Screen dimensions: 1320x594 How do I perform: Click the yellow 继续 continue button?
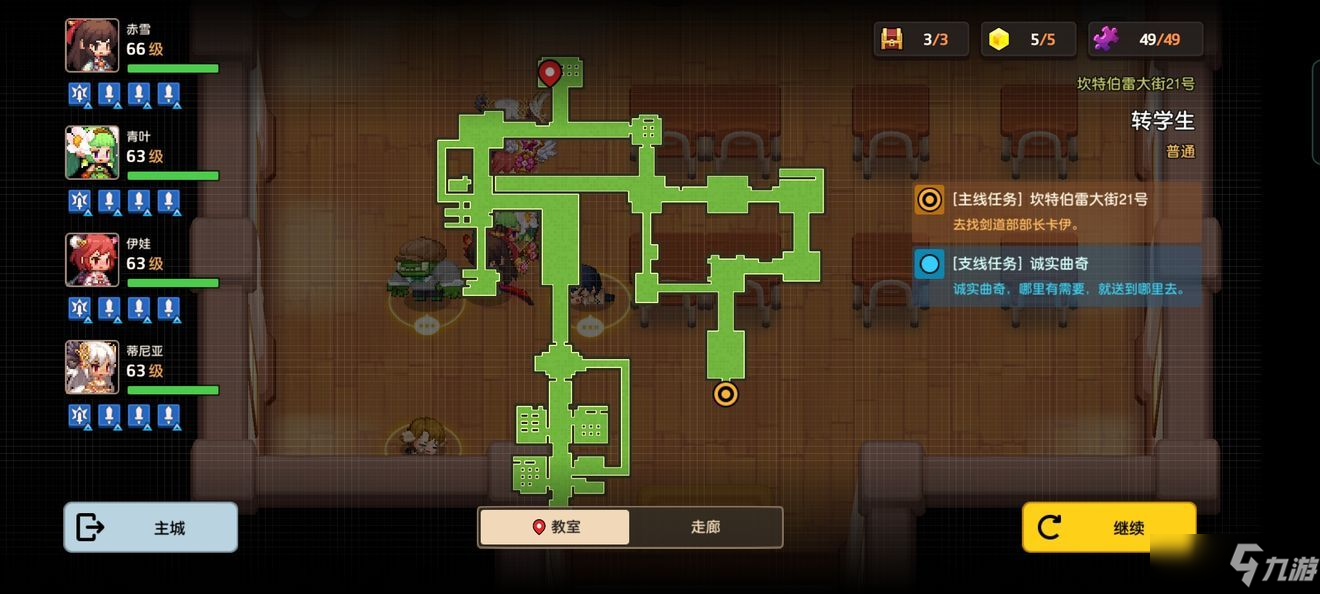coord(1108,527)
